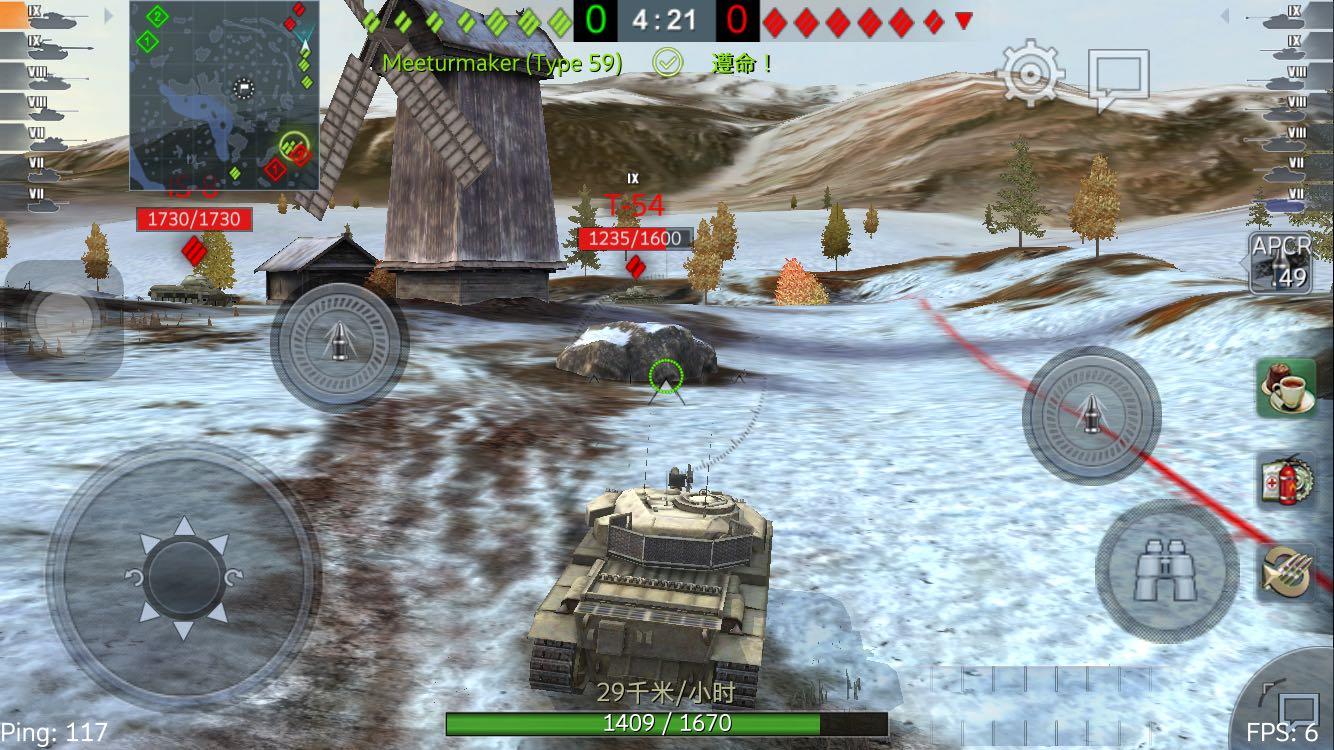1334x750 pixels.
Task: Open the gear settings menu
Action: [1032, 72]
